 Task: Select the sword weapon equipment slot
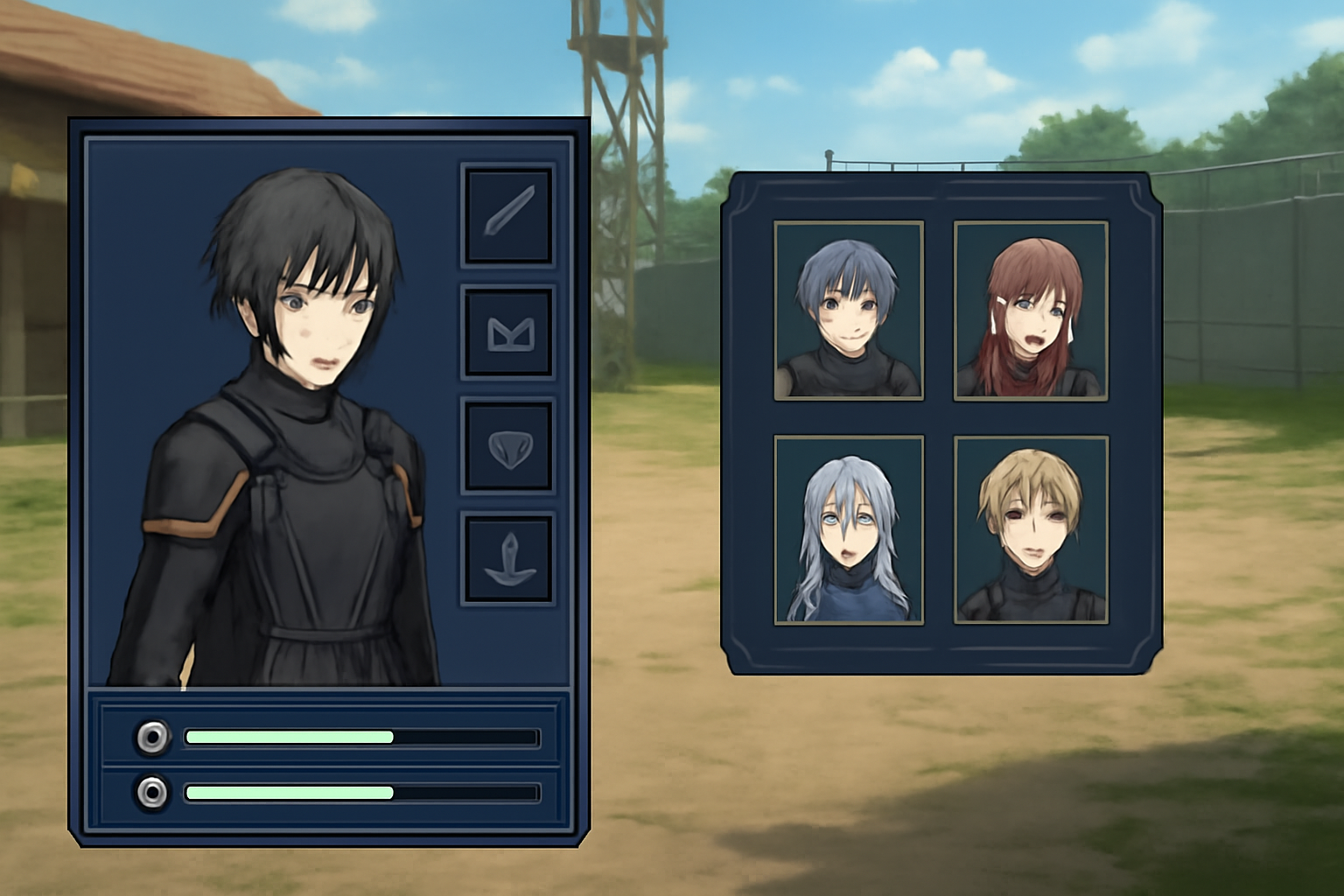[x=508, y=214]
